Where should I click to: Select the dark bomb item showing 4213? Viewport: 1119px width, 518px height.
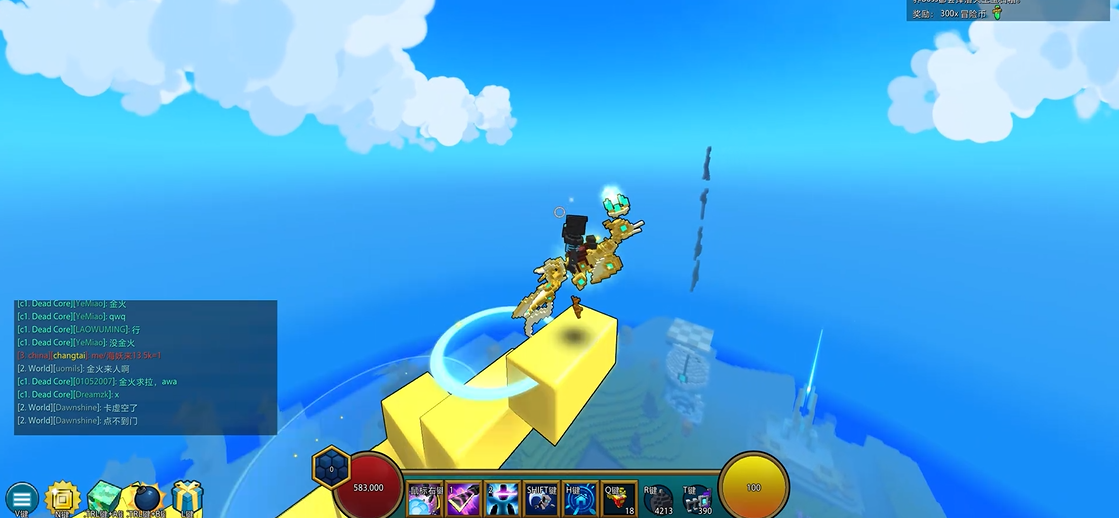click(658, 498)
